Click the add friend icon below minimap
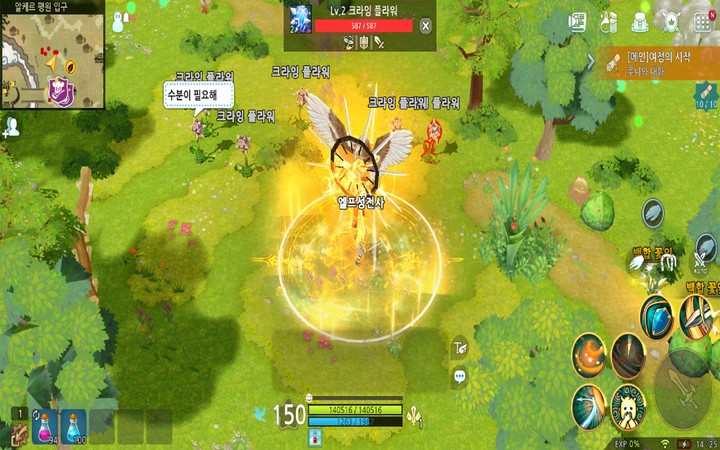Viewport: 720px width, 450px height. pyautogui.click(x=12, y=126)
